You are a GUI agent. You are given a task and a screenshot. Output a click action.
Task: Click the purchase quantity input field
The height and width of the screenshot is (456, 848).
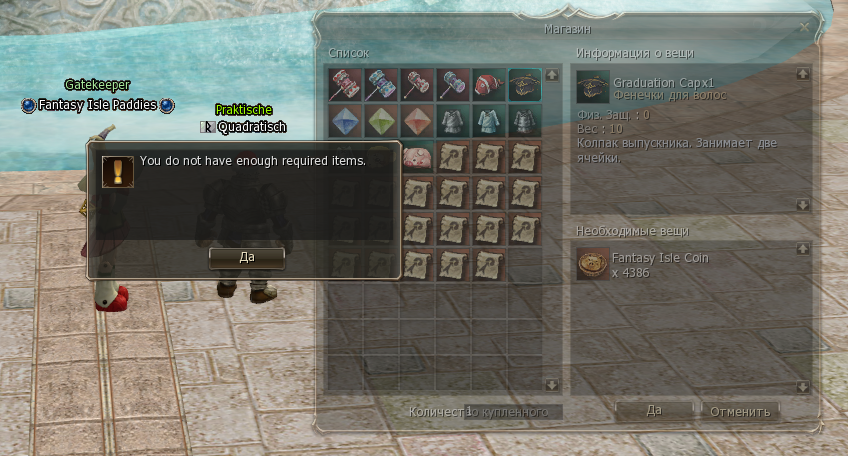click(513, 412)
